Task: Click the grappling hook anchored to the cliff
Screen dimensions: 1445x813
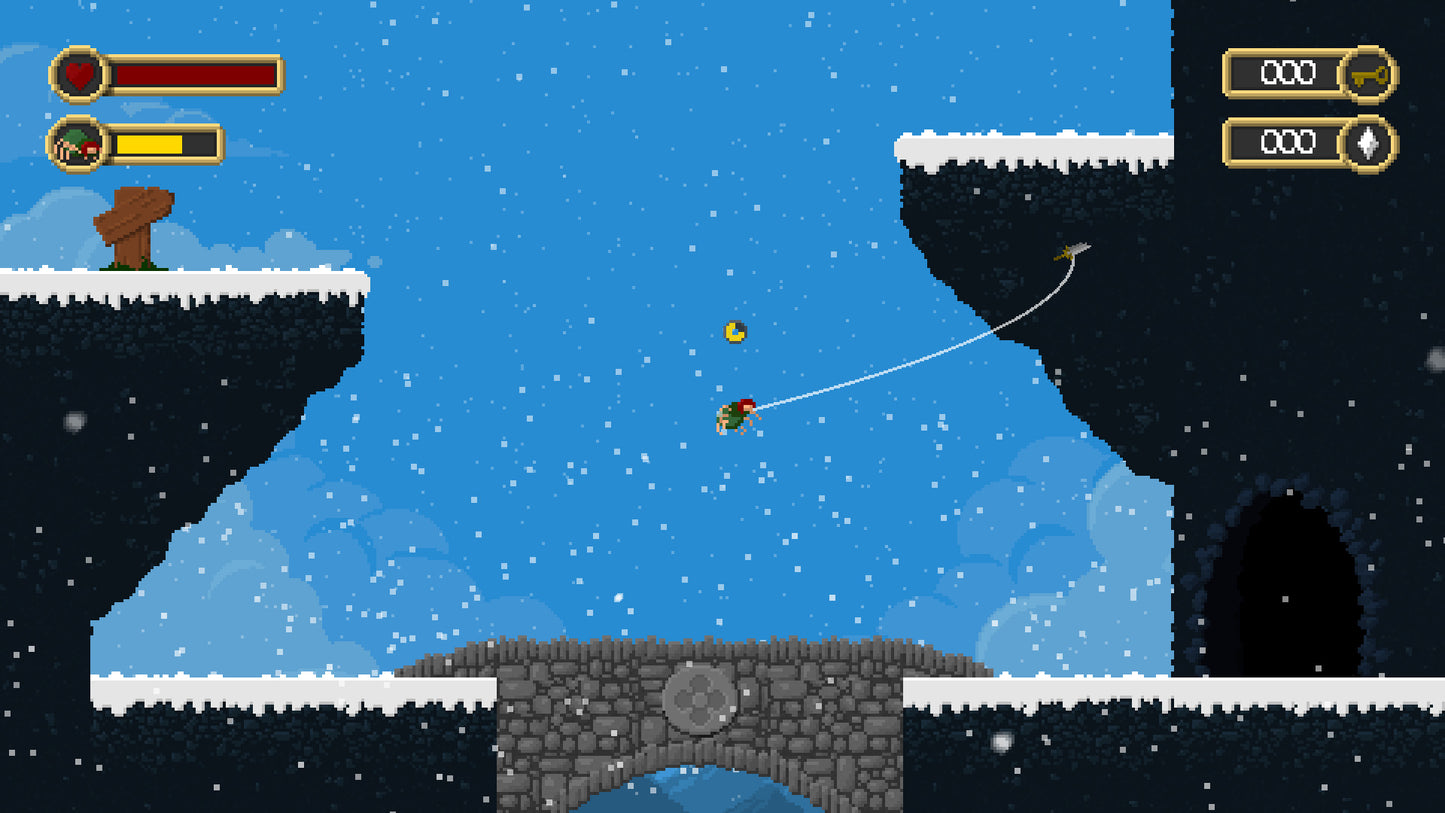Action: tap(1069, 251)
